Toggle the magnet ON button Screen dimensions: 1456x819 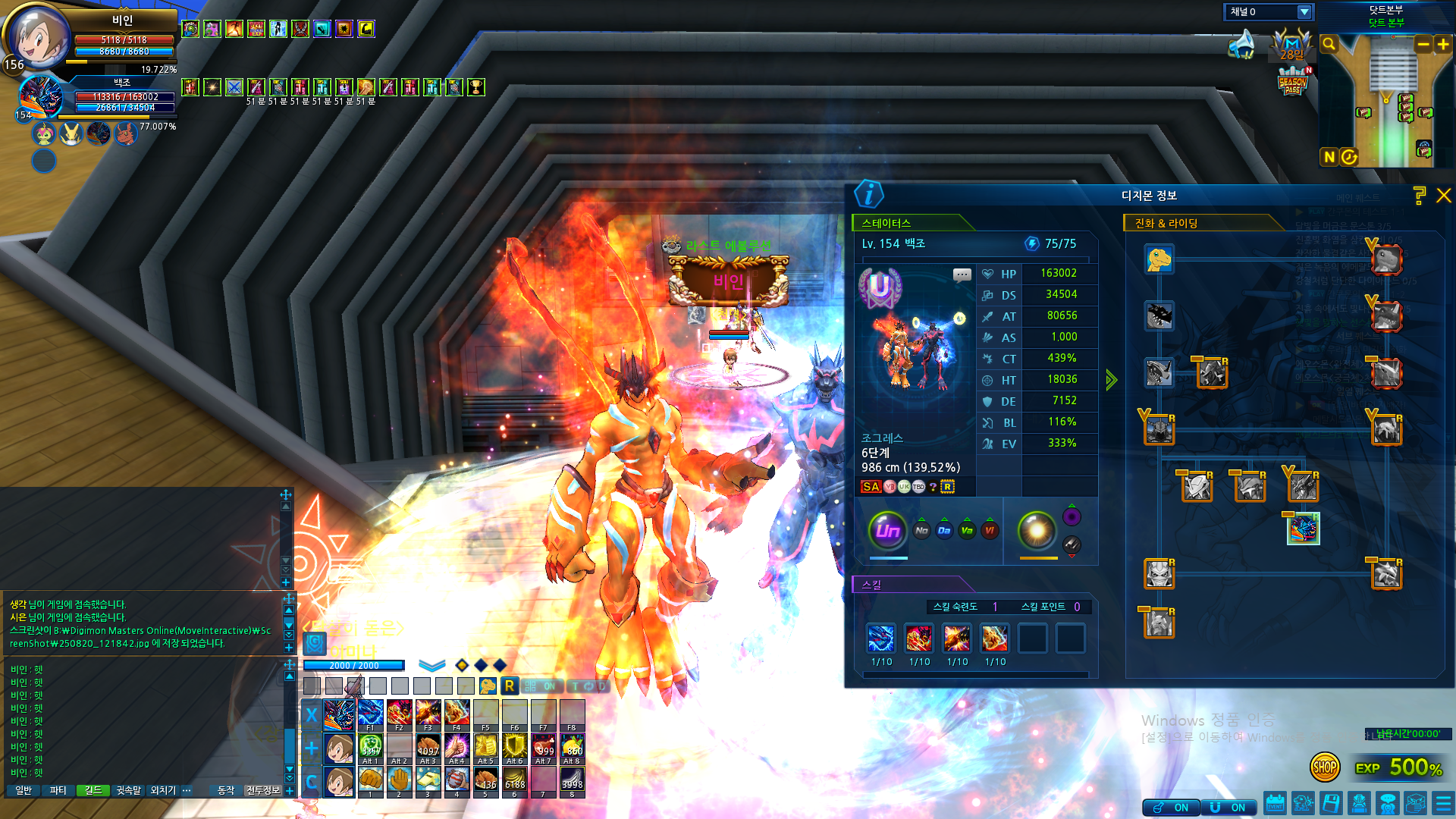(1229, 808)
